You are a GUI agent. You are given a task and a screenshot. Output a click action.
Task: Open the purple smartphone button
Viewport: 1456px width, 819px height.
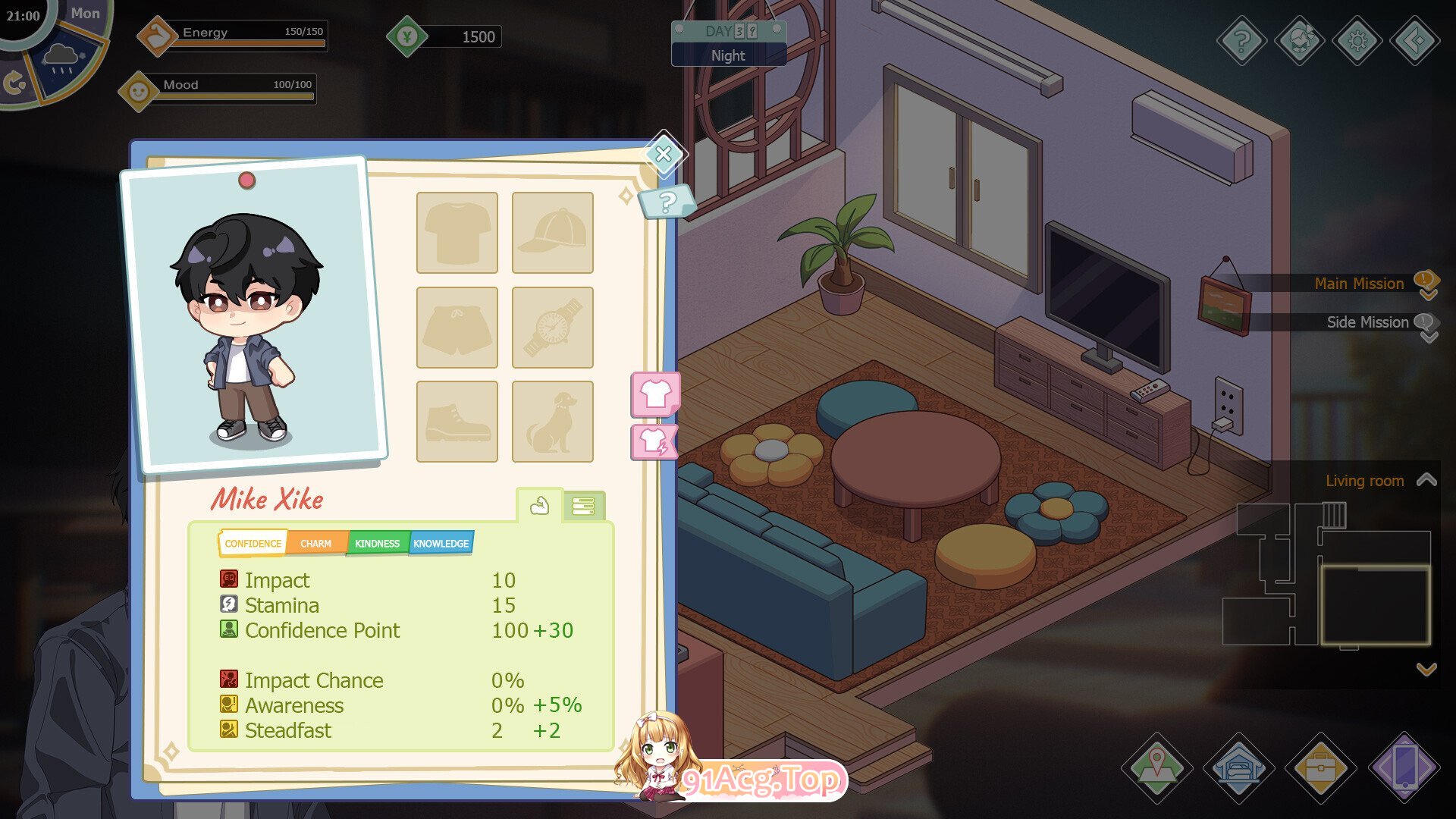(1404, 767)
